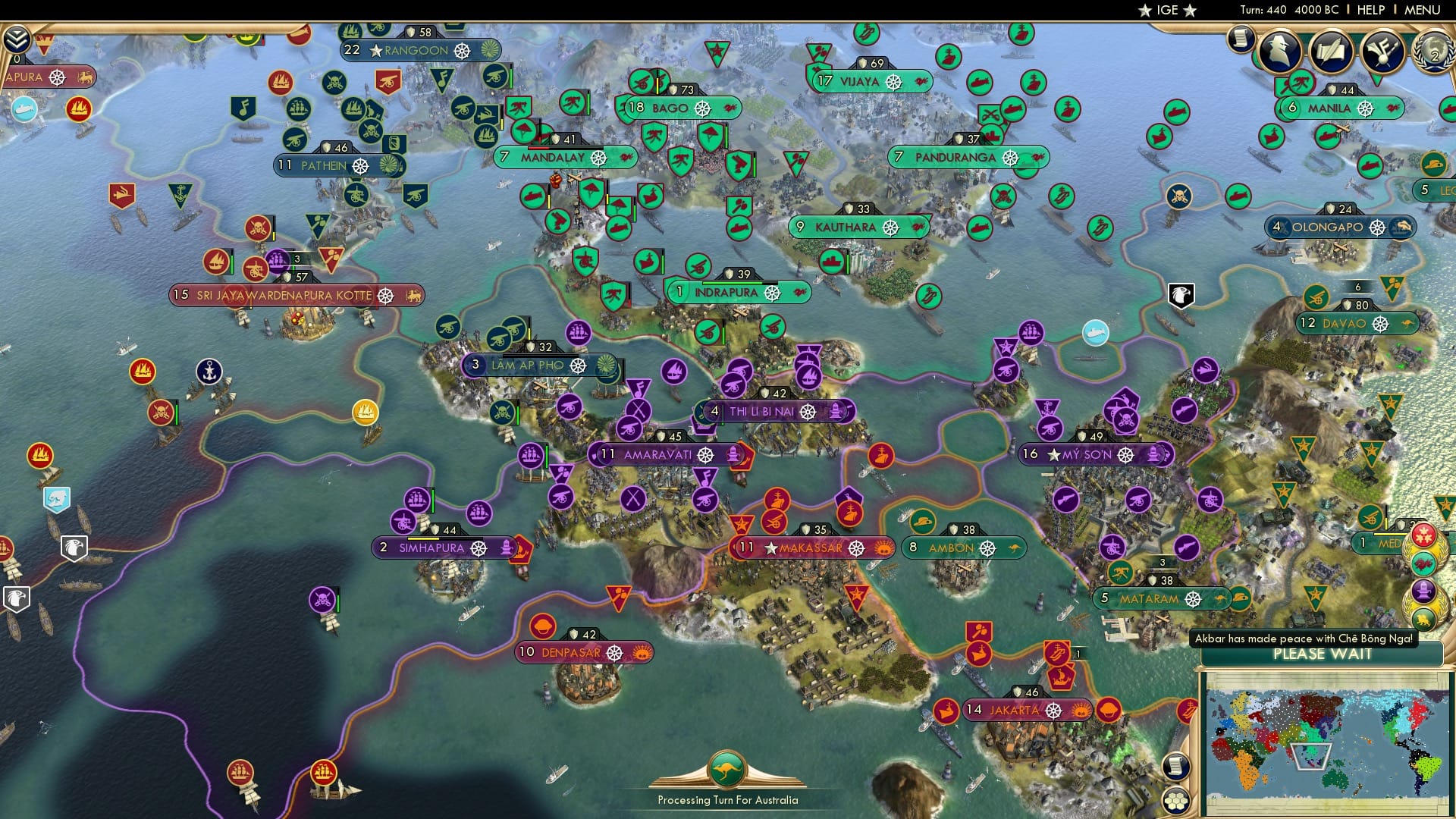Toggle the hexagon Strategic View mode
The image size is (1456, 819).
(1176, 802)
